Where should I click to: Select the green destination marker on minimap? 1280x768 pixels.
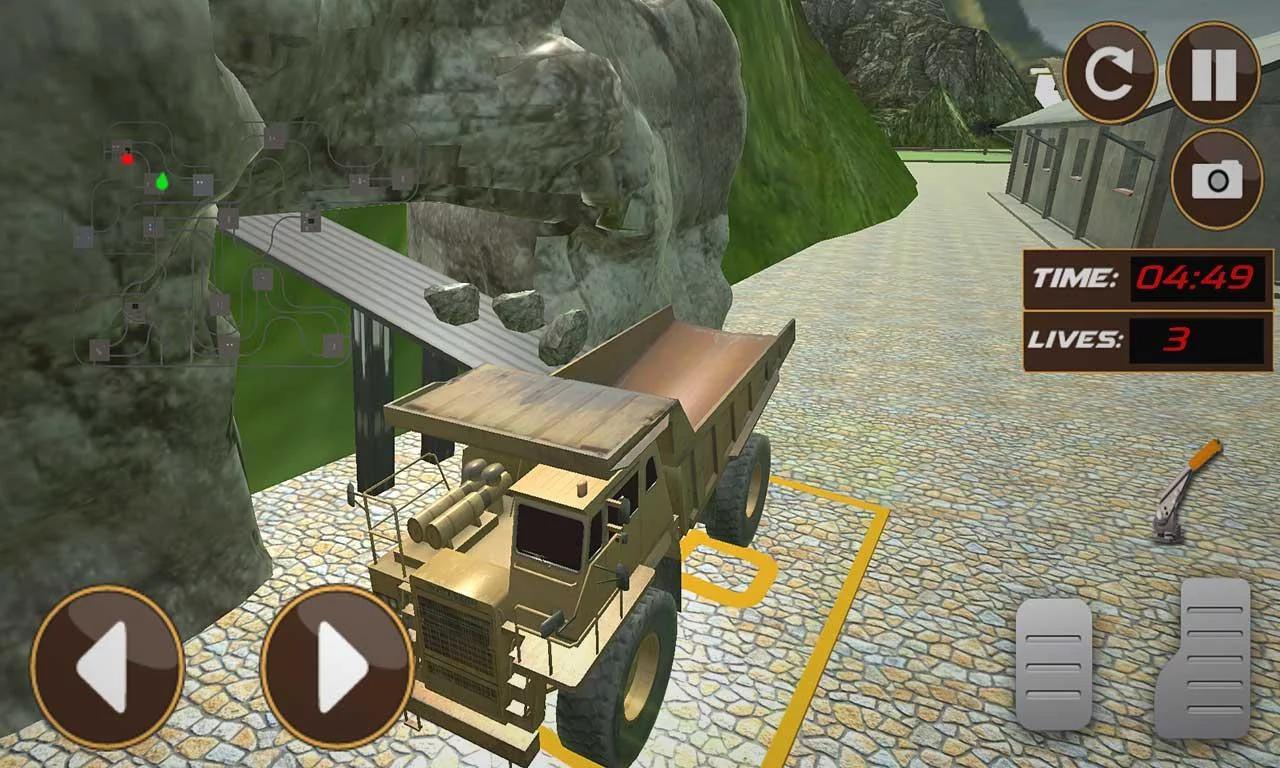[160, 183]
